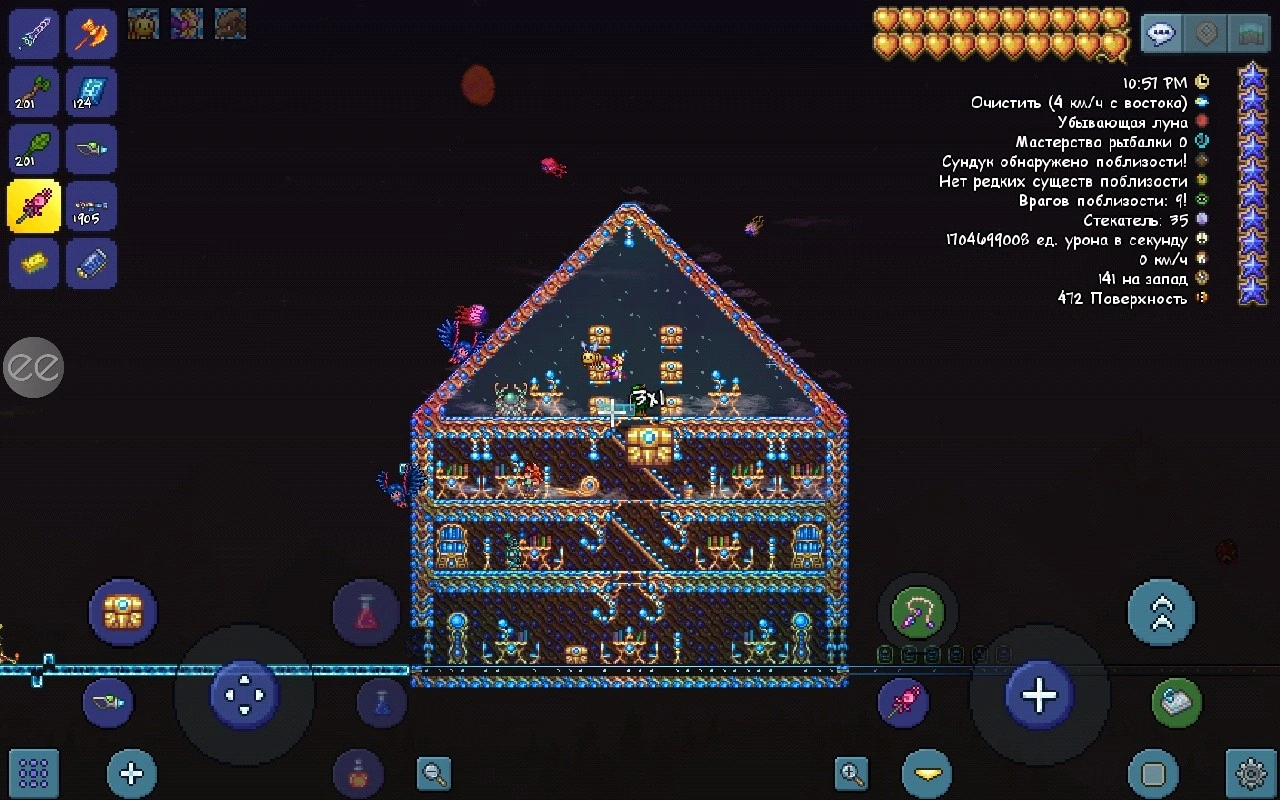The image size is (1280, 800).
Task: Expand the inventory using the grid icon
Action: 34,773
